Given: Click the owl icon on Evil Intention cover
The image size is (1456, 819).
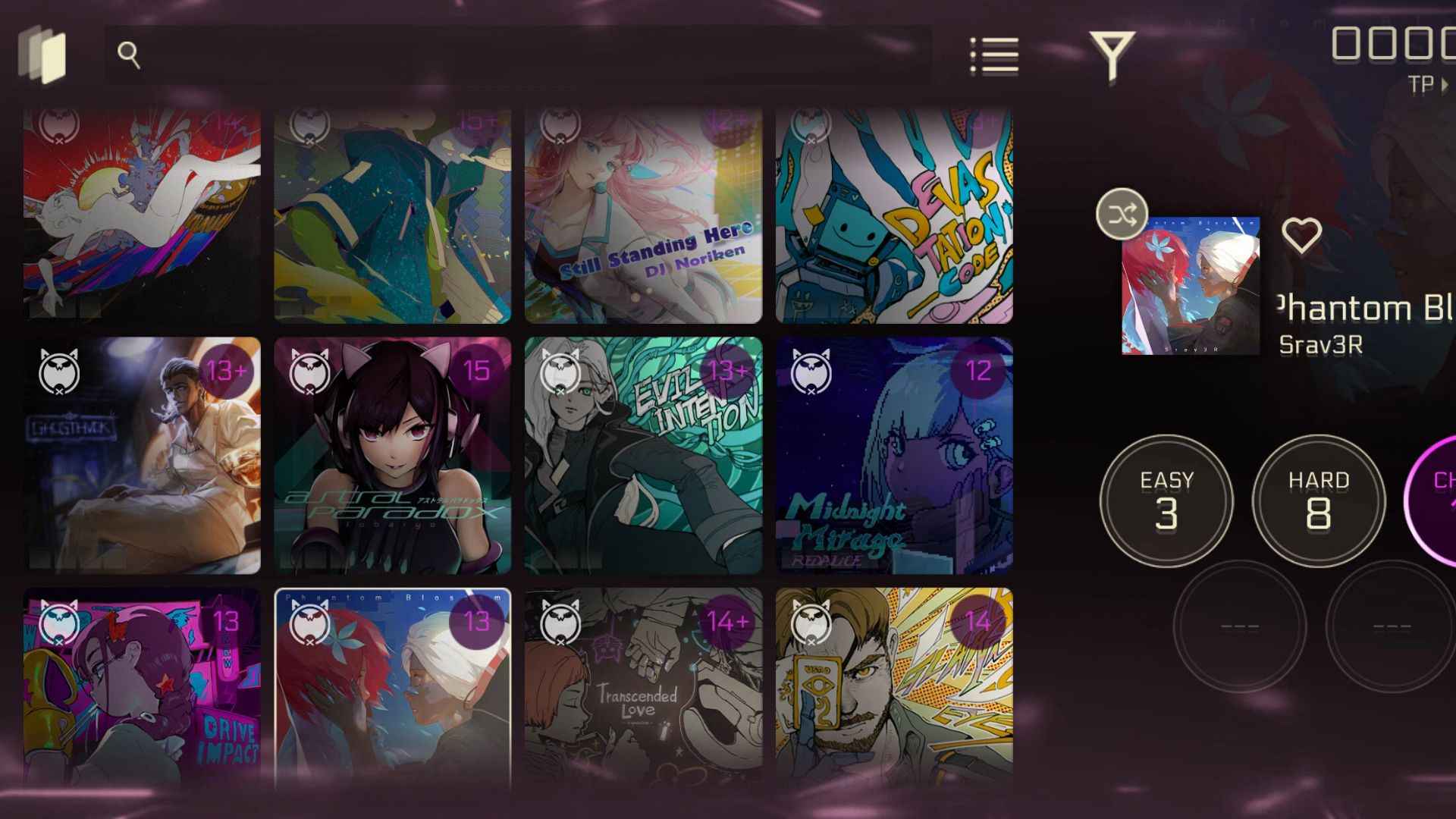Looking at the screenshot, I should (x=562, y=372).
